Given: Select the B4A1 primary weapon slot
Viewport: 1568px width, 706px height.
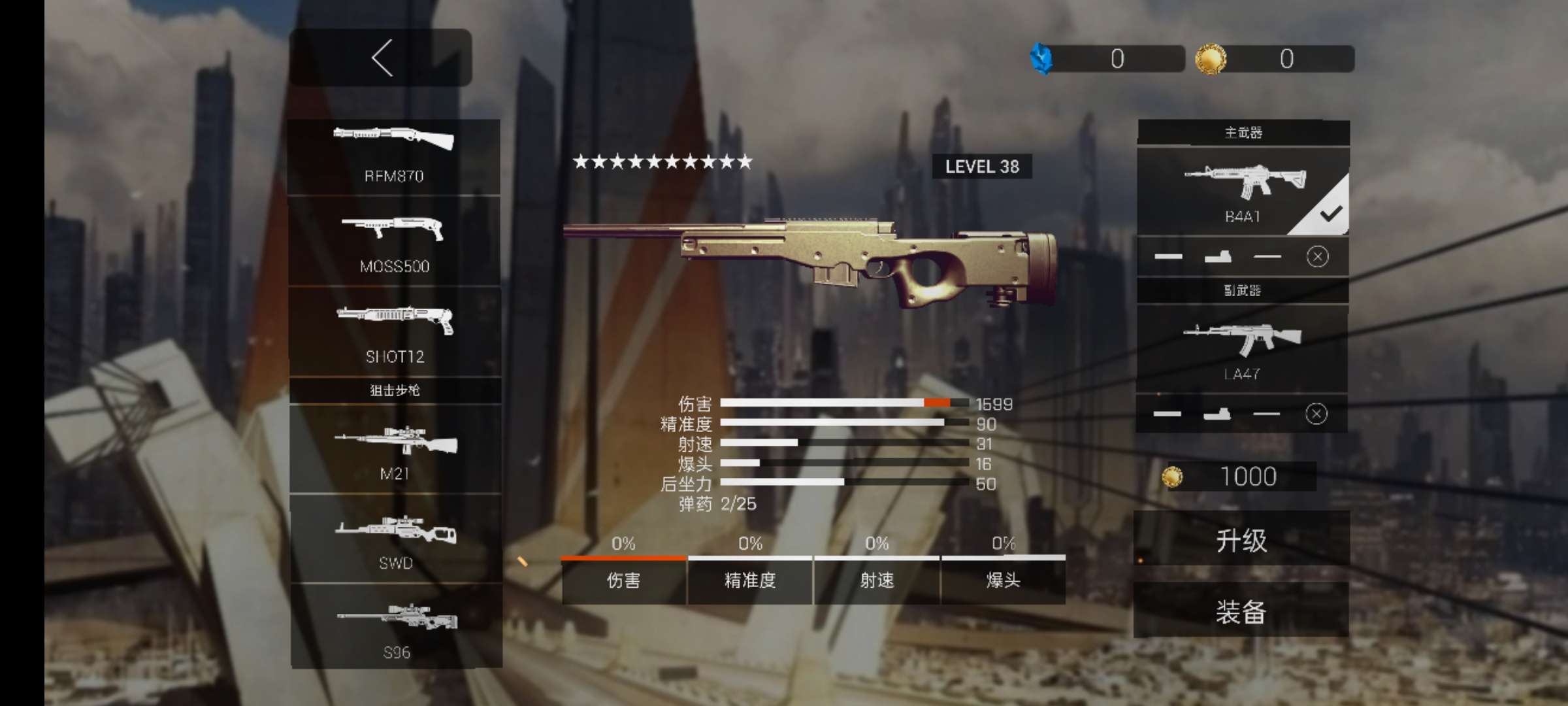Looking at the screenshot, I should coord(1243,192).
